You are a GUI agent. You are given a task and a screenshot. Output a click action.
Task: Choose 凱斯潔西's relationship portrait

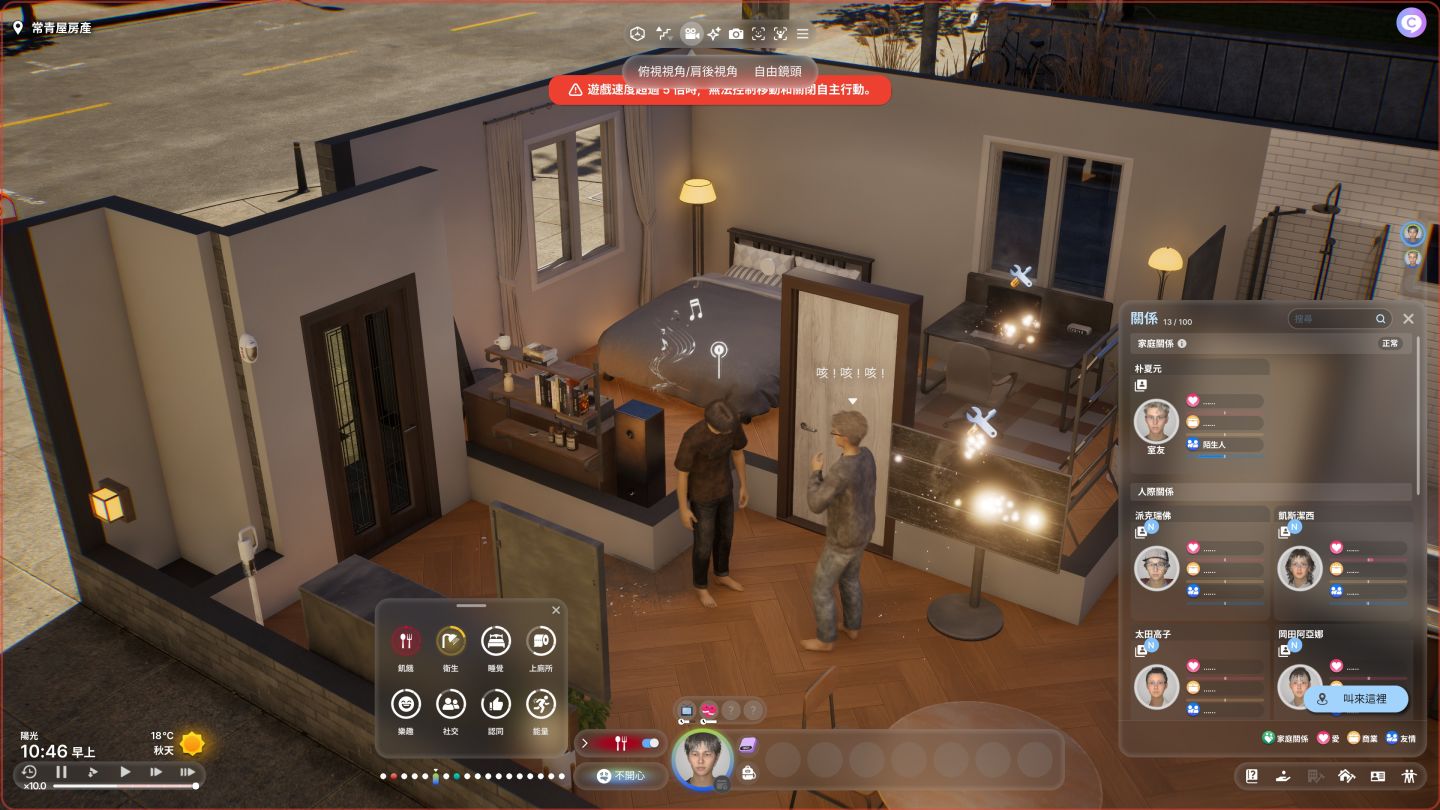1299,568
